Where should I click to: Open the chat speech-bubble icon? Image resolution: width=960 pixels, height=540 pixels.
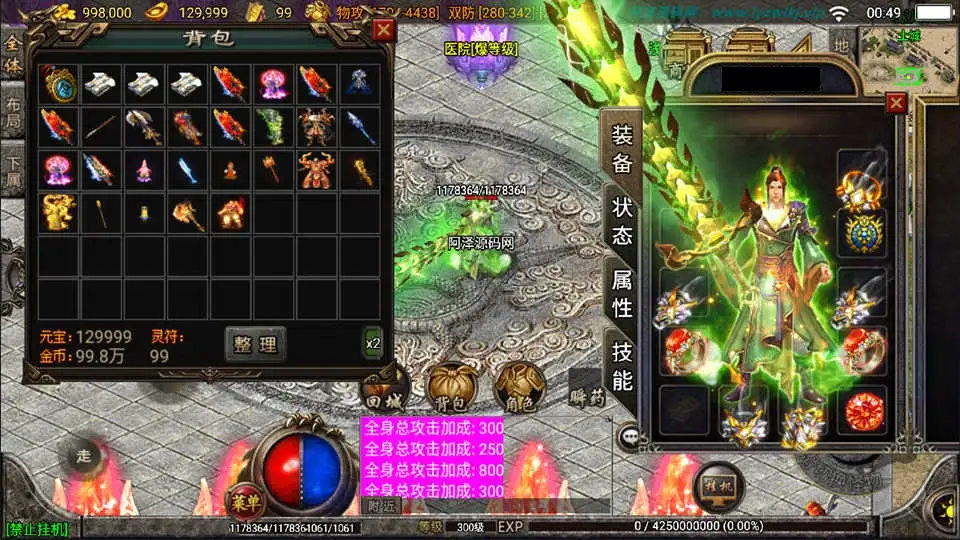630,436
